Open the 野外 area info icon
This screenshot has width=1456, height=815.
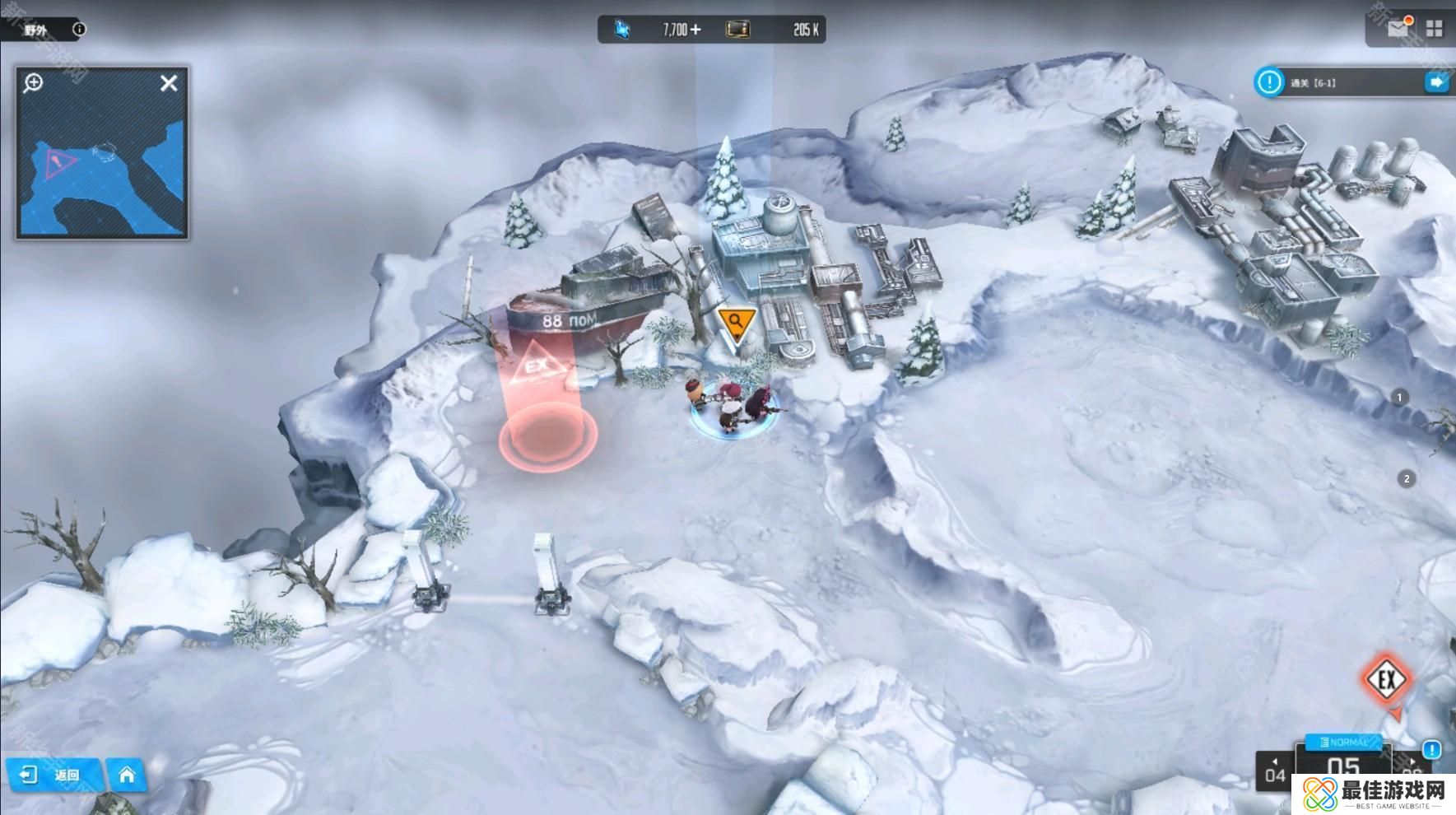coord(79,30)
